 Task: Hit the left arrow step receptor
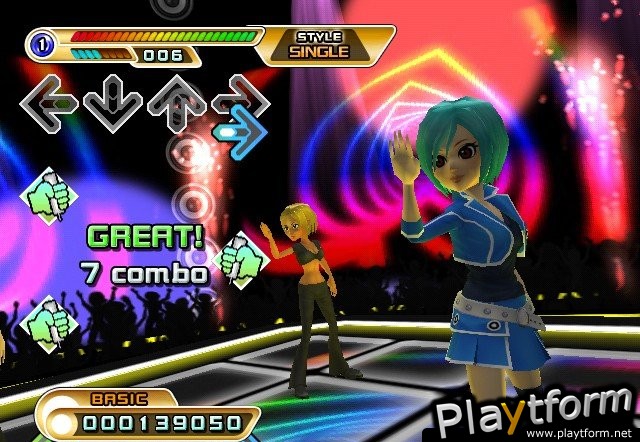(49, 101)
